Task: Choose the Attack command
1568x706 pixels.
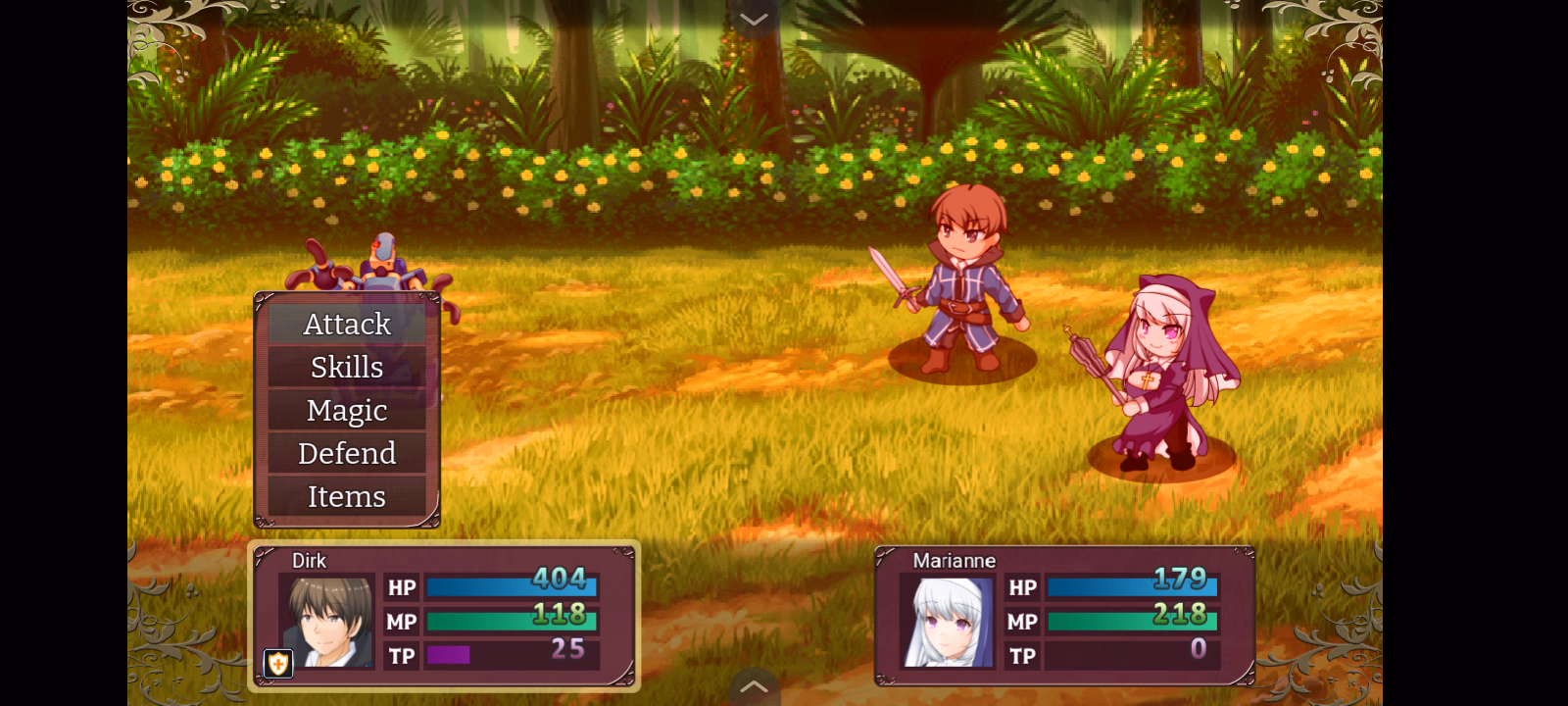Action: 347,324
